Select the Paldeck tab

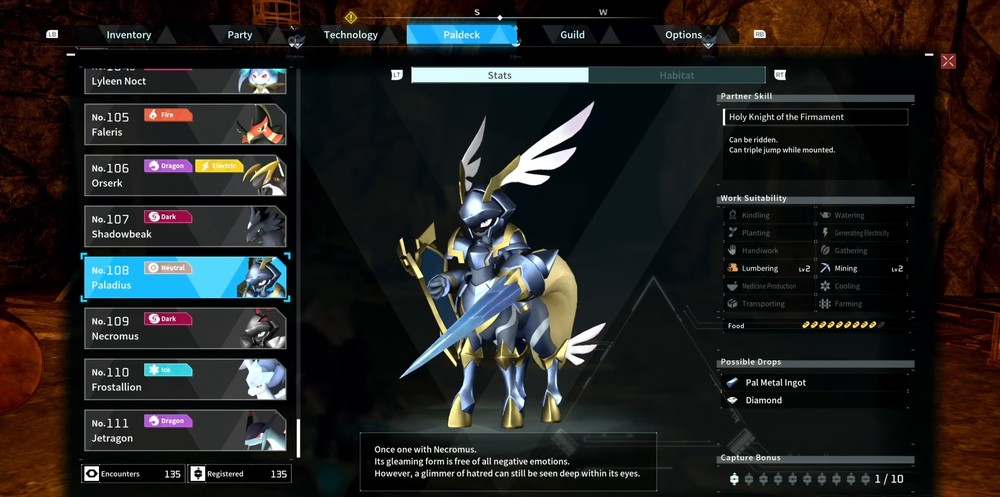(462, 35)
